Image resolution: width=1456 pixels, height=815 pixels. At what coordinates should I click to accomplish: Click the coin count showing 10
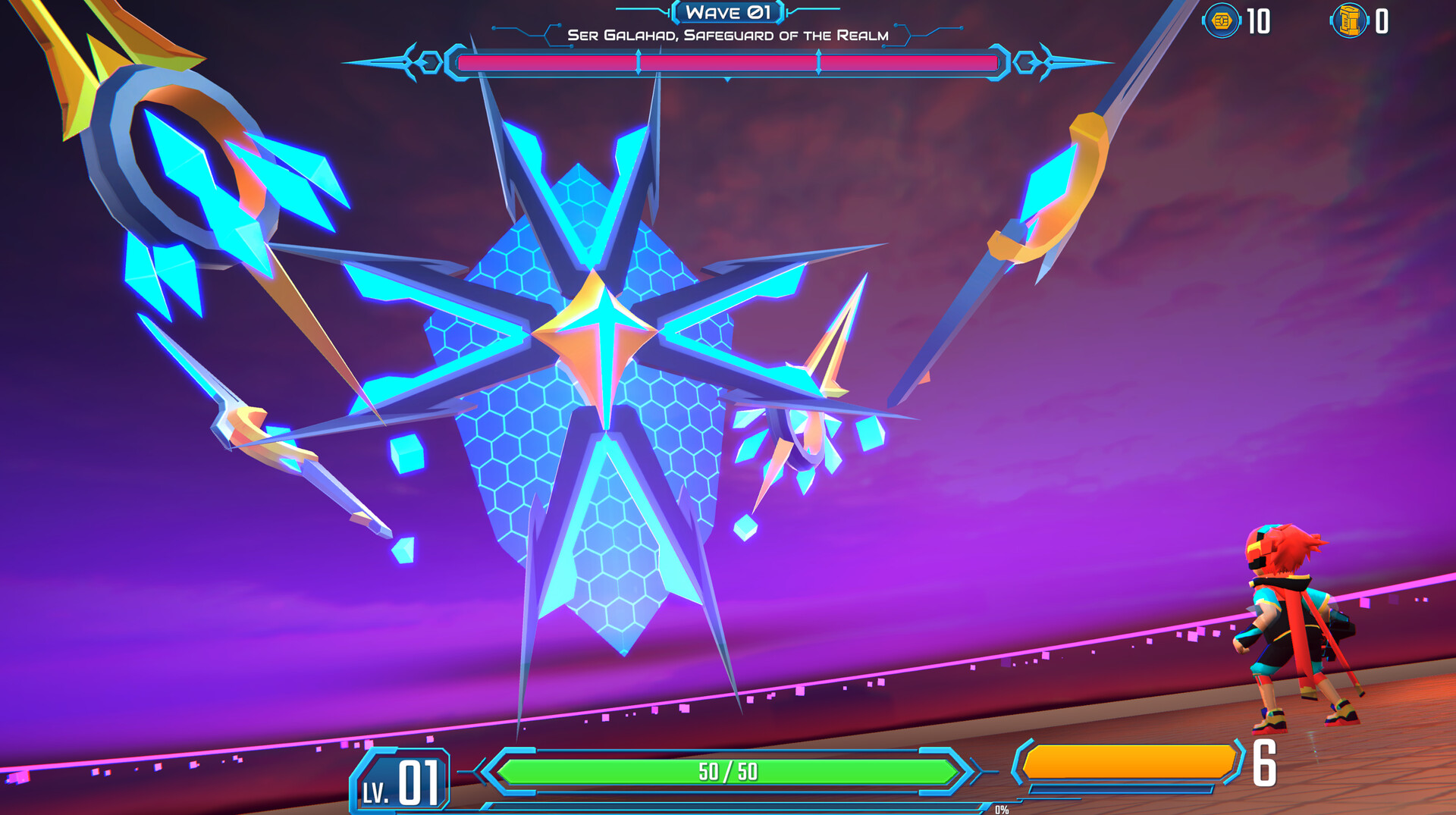tap(1259, 23)
